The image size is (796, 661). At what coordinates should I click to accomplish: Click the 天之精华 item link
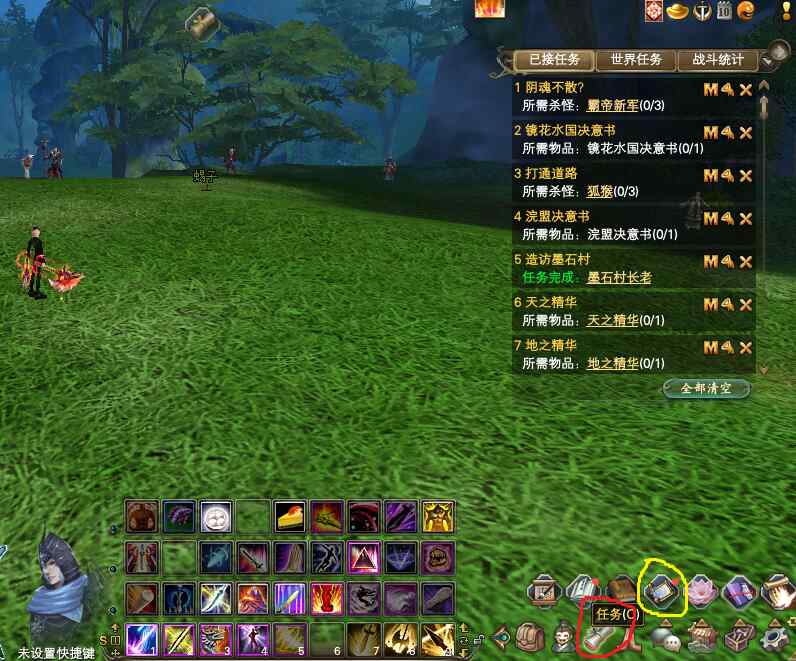coord(612,320)
